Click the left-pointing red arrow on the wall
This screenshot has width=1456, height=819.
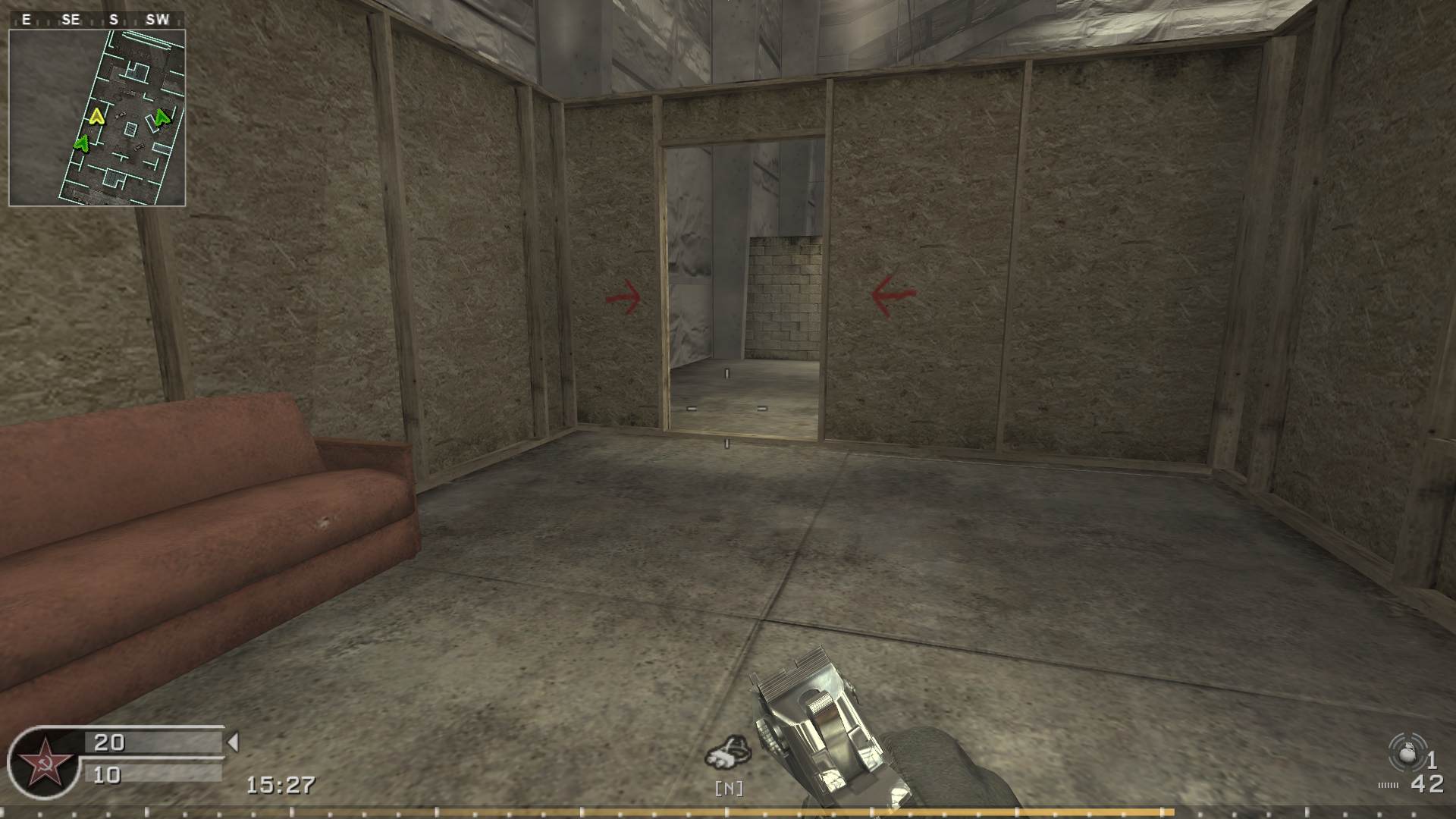point(889,294)
